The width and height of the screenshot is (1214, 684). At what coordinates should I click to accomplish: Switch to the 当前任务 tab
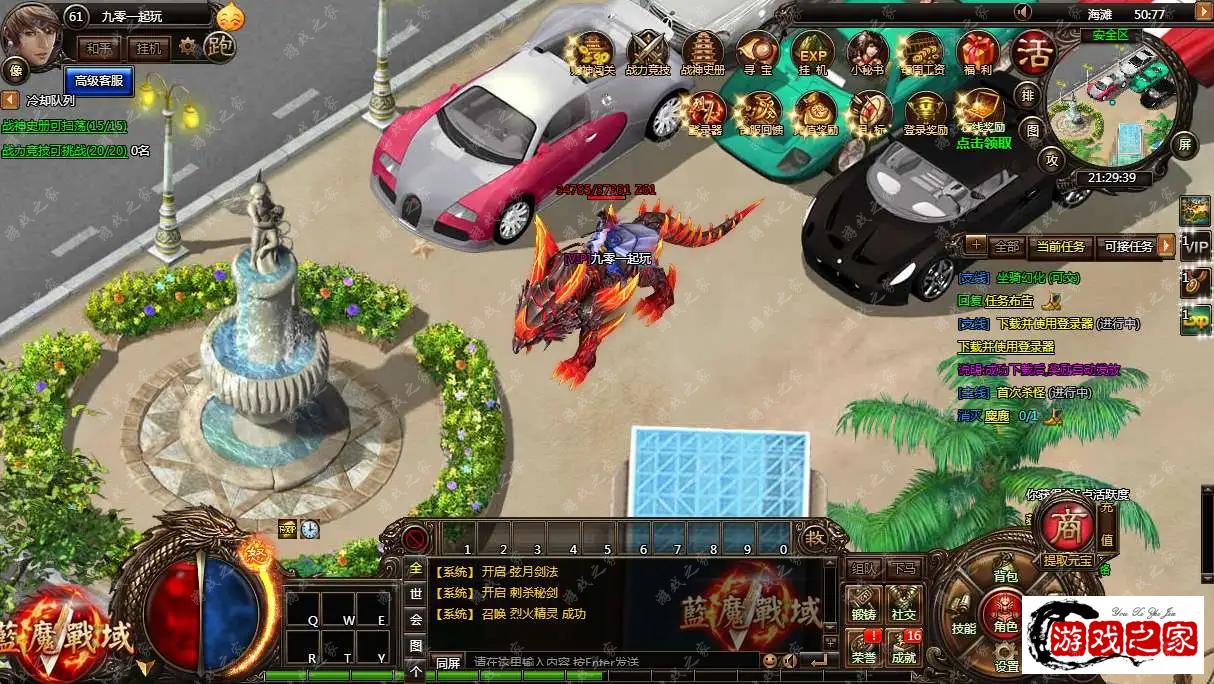tap(1060, 246)
